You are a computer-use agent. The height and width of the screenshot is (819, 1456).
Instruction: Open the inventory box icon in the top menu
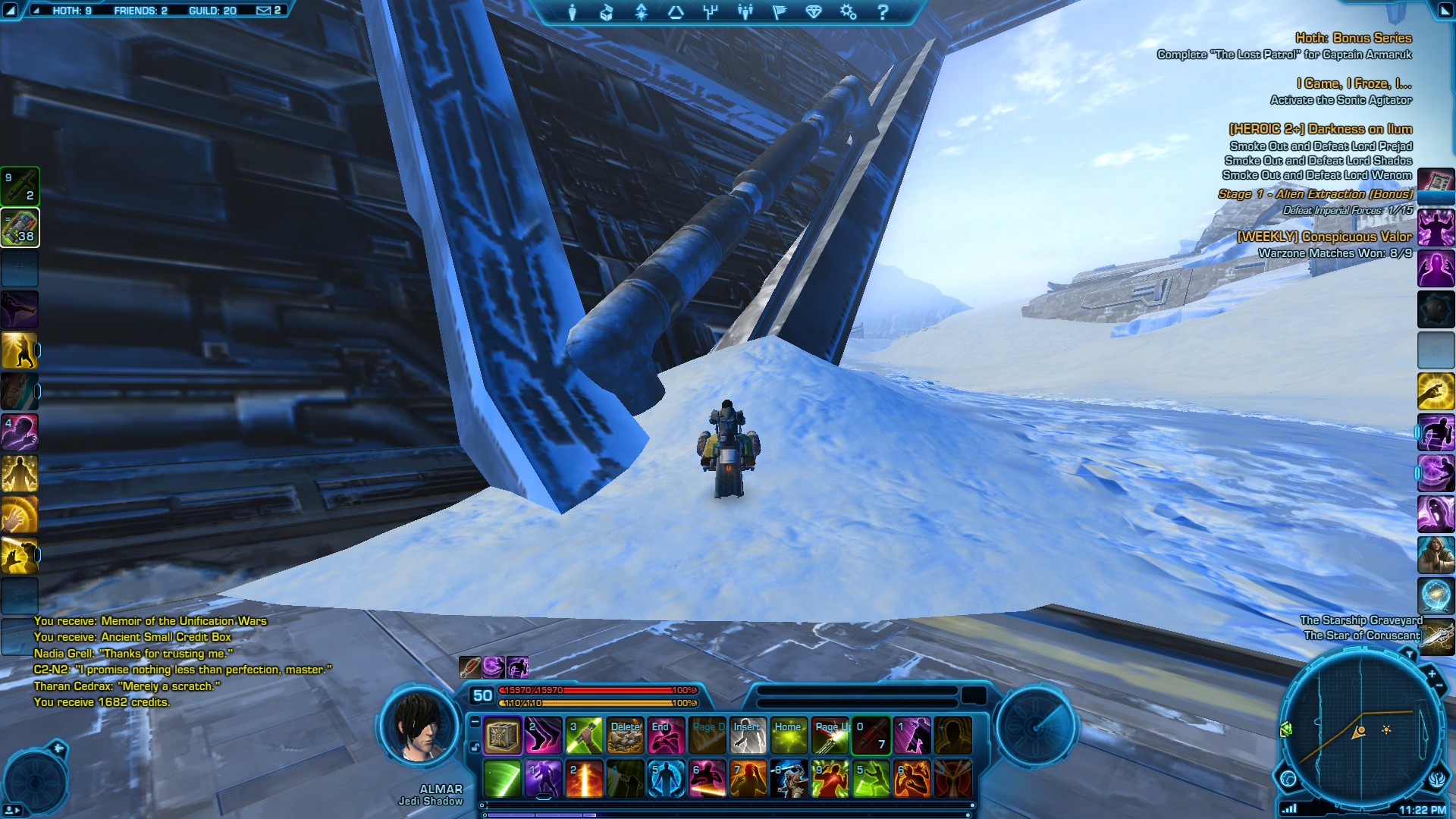(606, 12)
